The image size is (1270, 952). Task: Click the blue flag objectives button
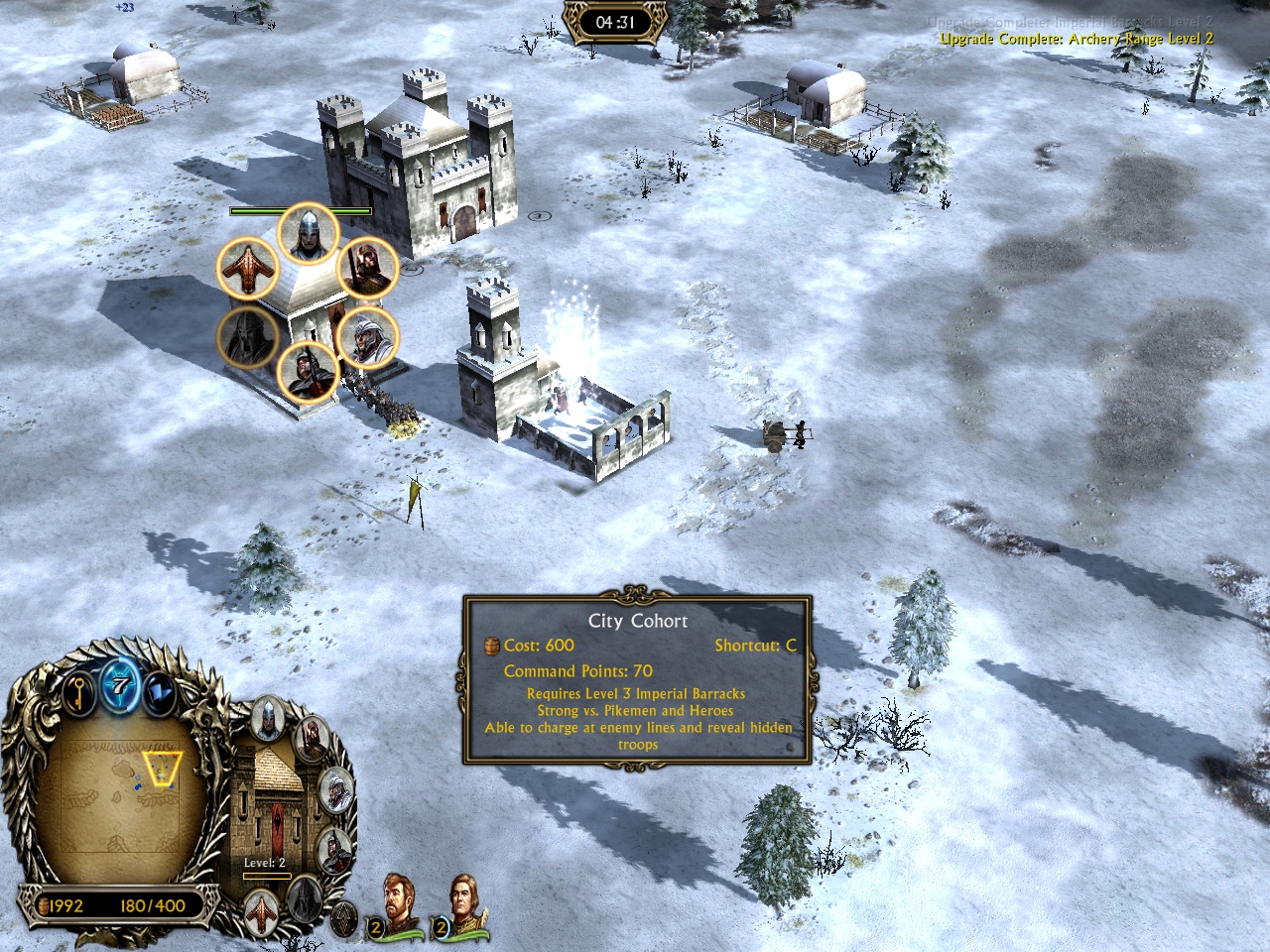158,691
